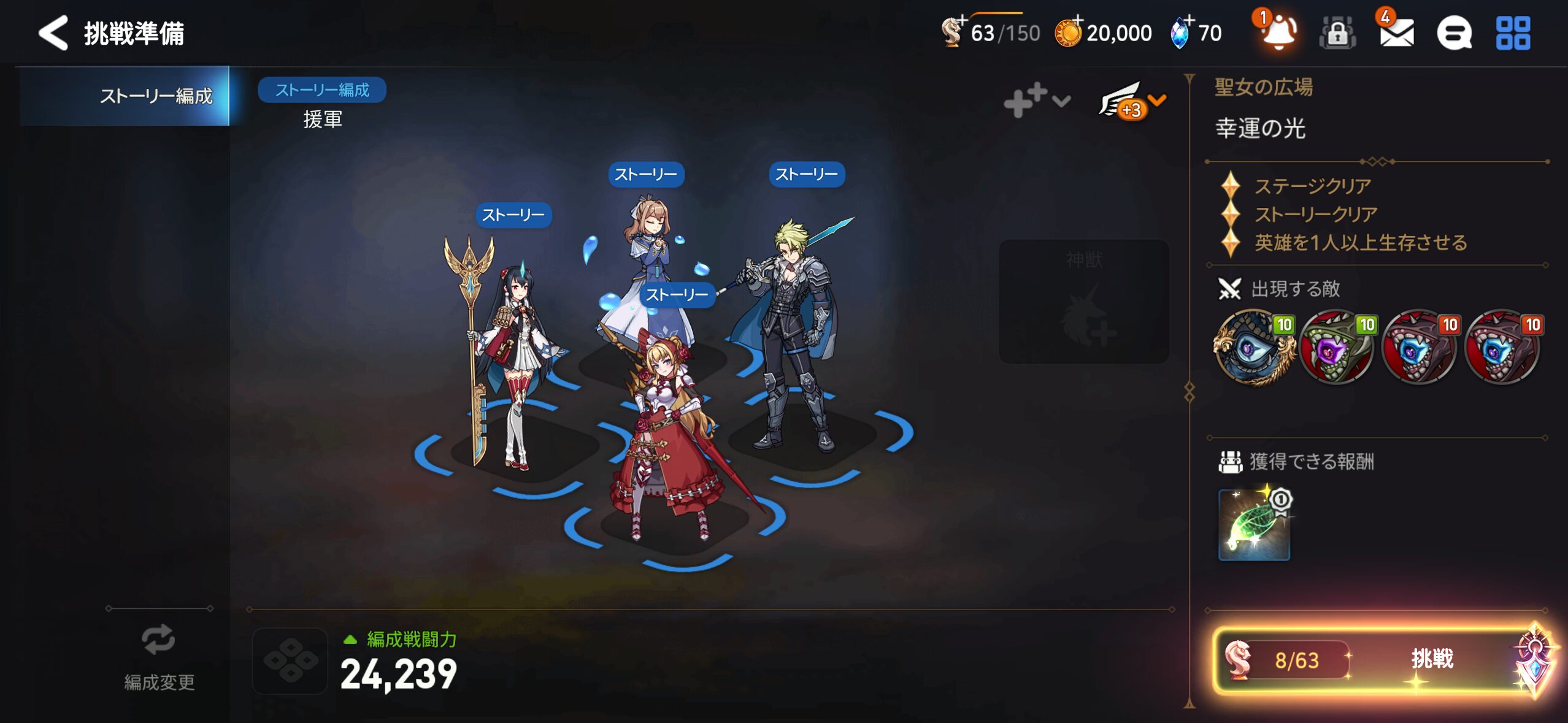Screen dimensions: 1568x723
Task: Open the chat bubble icon
Action: coord(1454,33)
